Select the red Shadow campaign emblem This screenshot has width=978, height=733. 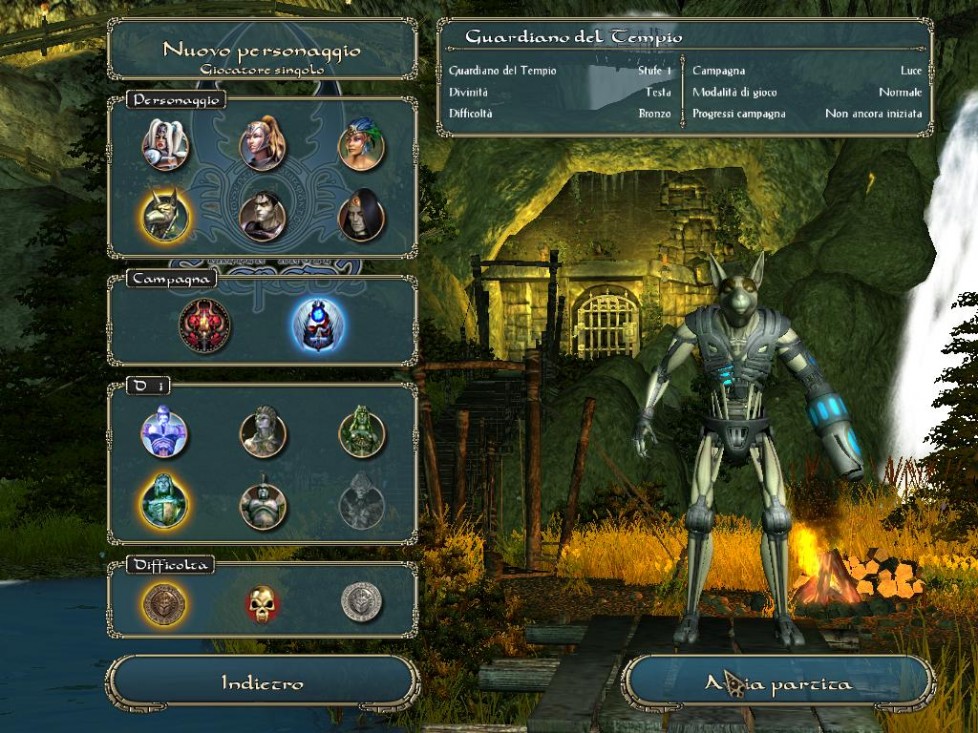(x=205, y=325)
